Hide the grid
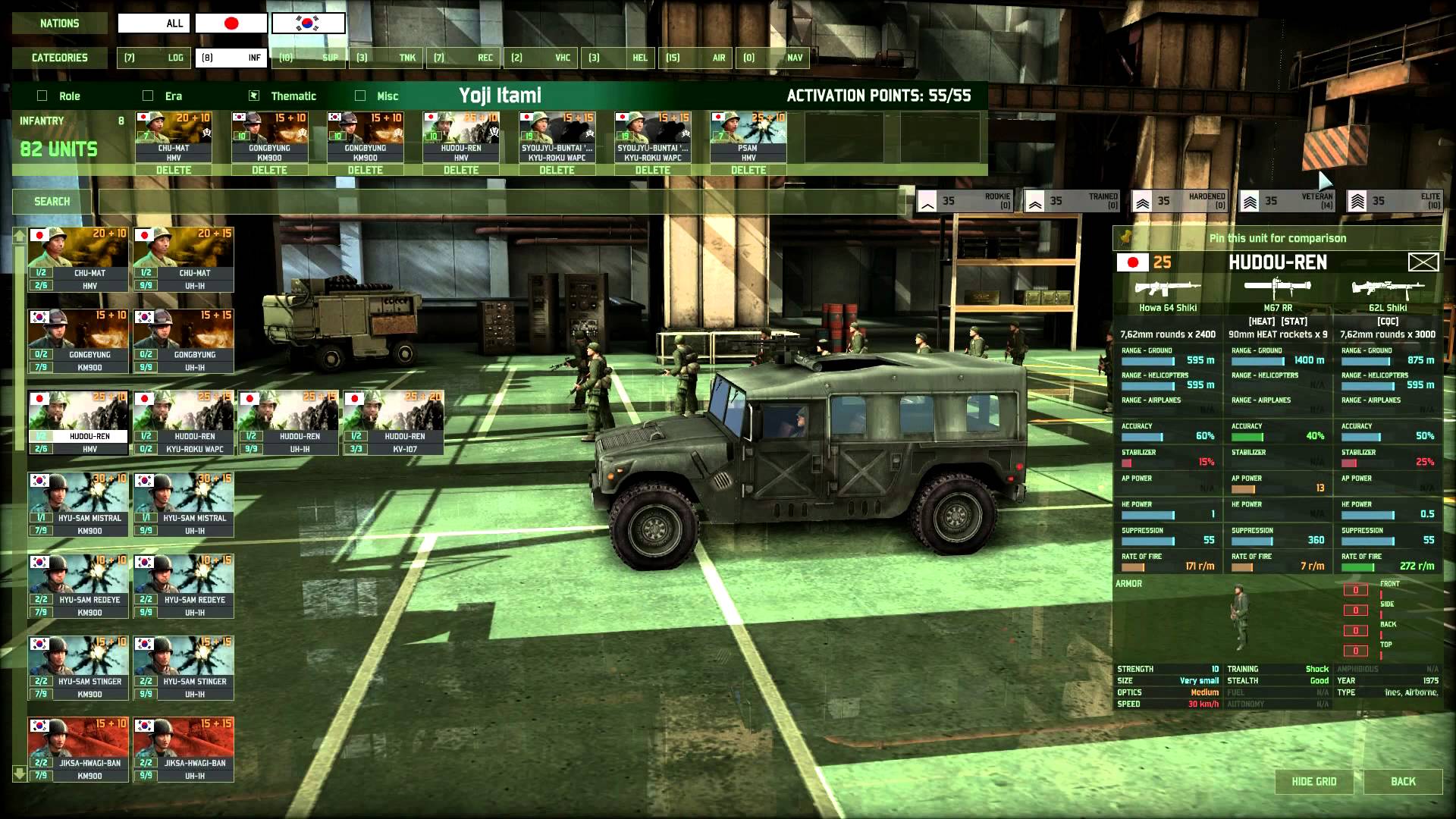Viewport: 1456px width, 819px height. (1314, 782)
